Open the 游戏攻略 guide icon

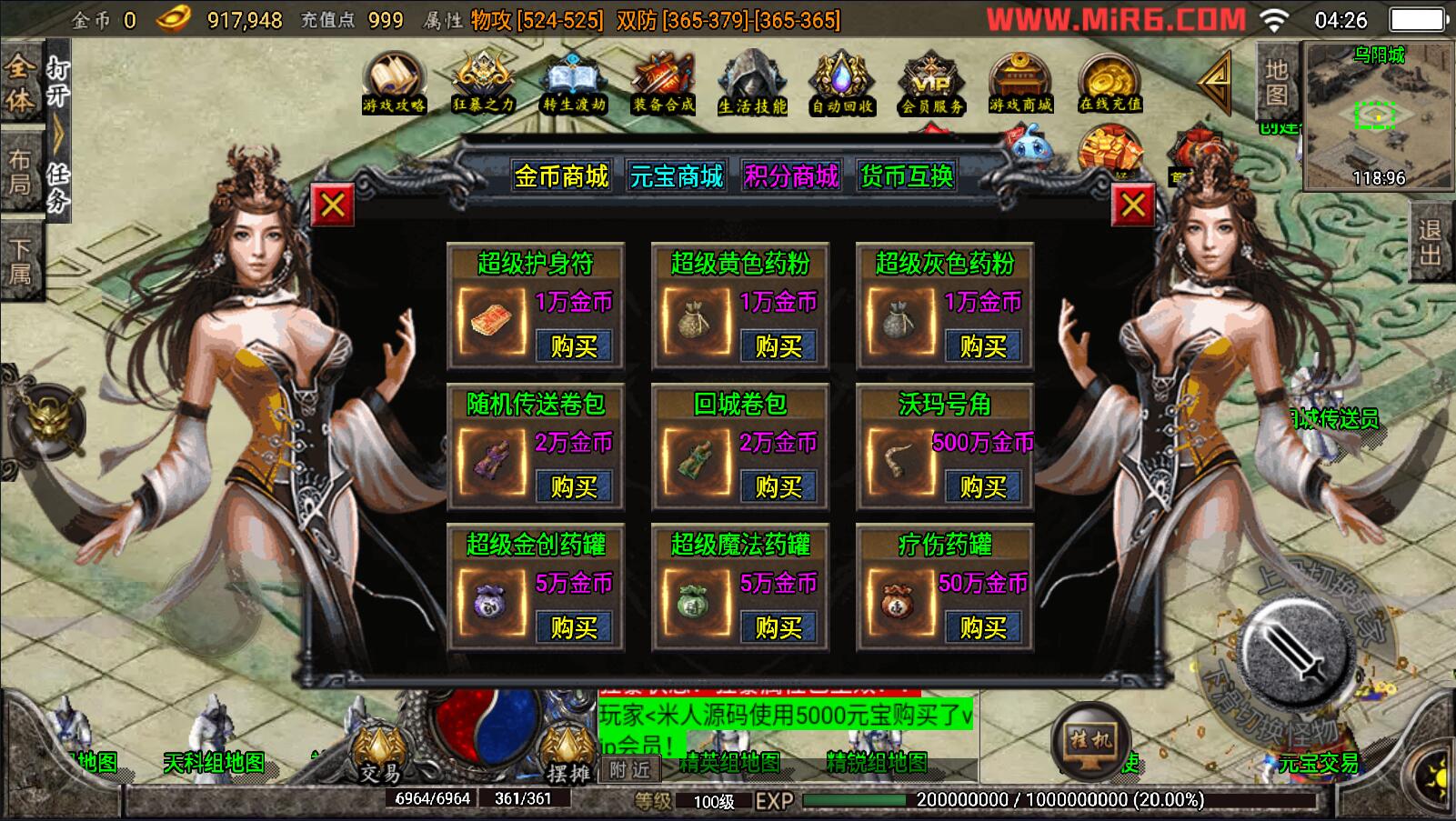click(394, 83)
